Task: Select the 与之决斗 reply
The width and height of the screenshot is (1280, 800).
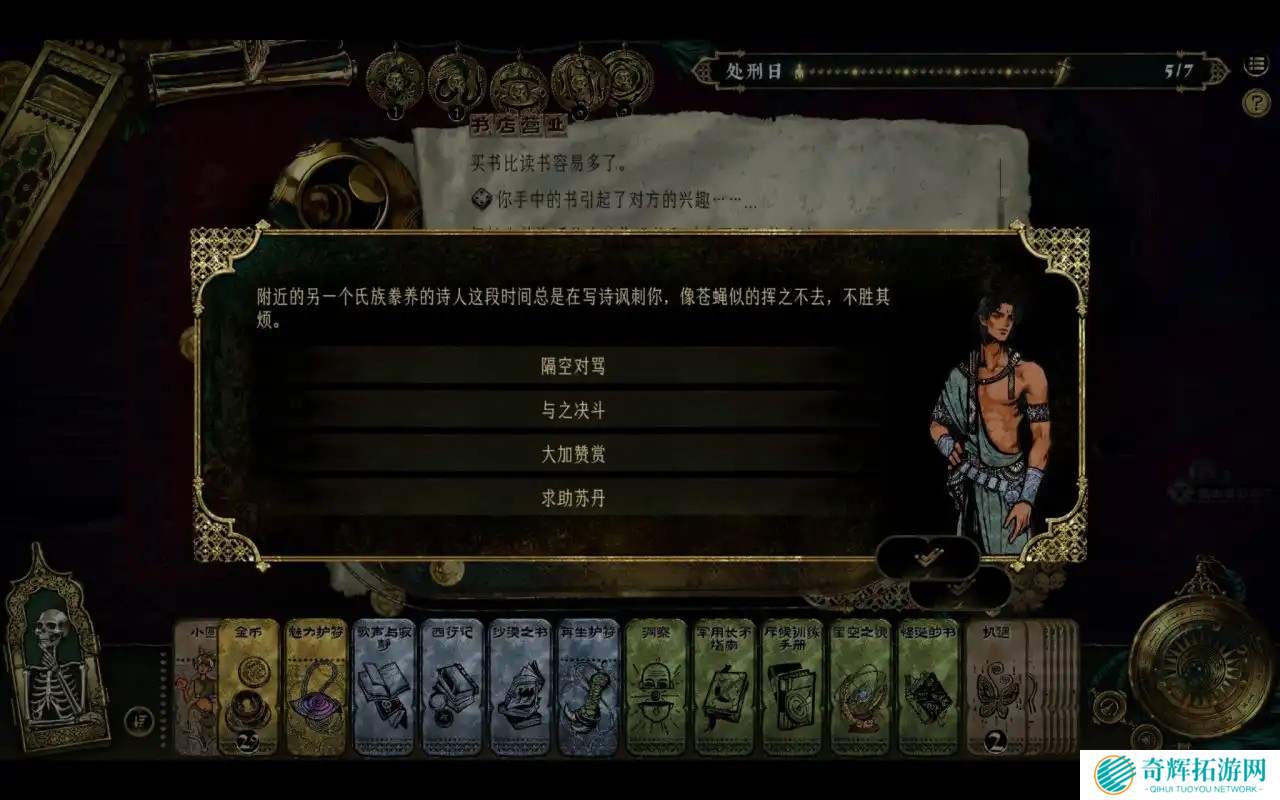Action: pyautogui.click(x=573, y=411)
